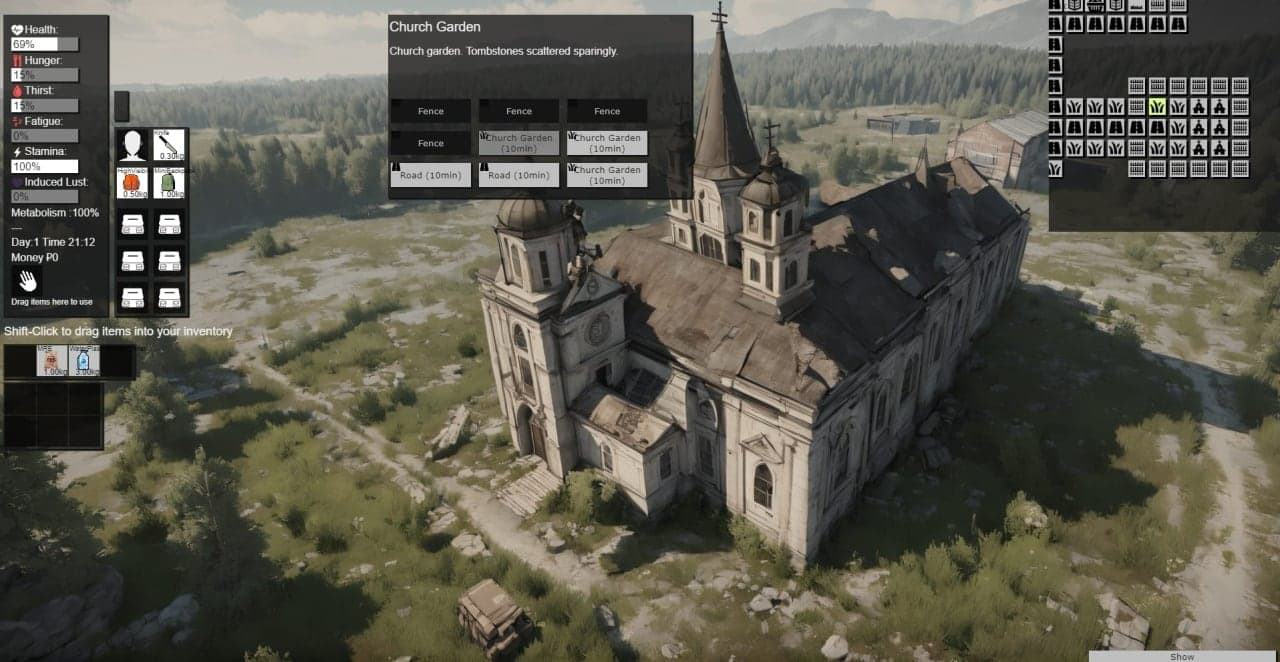1280x662 pixels.
Task: Click the Show button
Action: [1182, 656]
